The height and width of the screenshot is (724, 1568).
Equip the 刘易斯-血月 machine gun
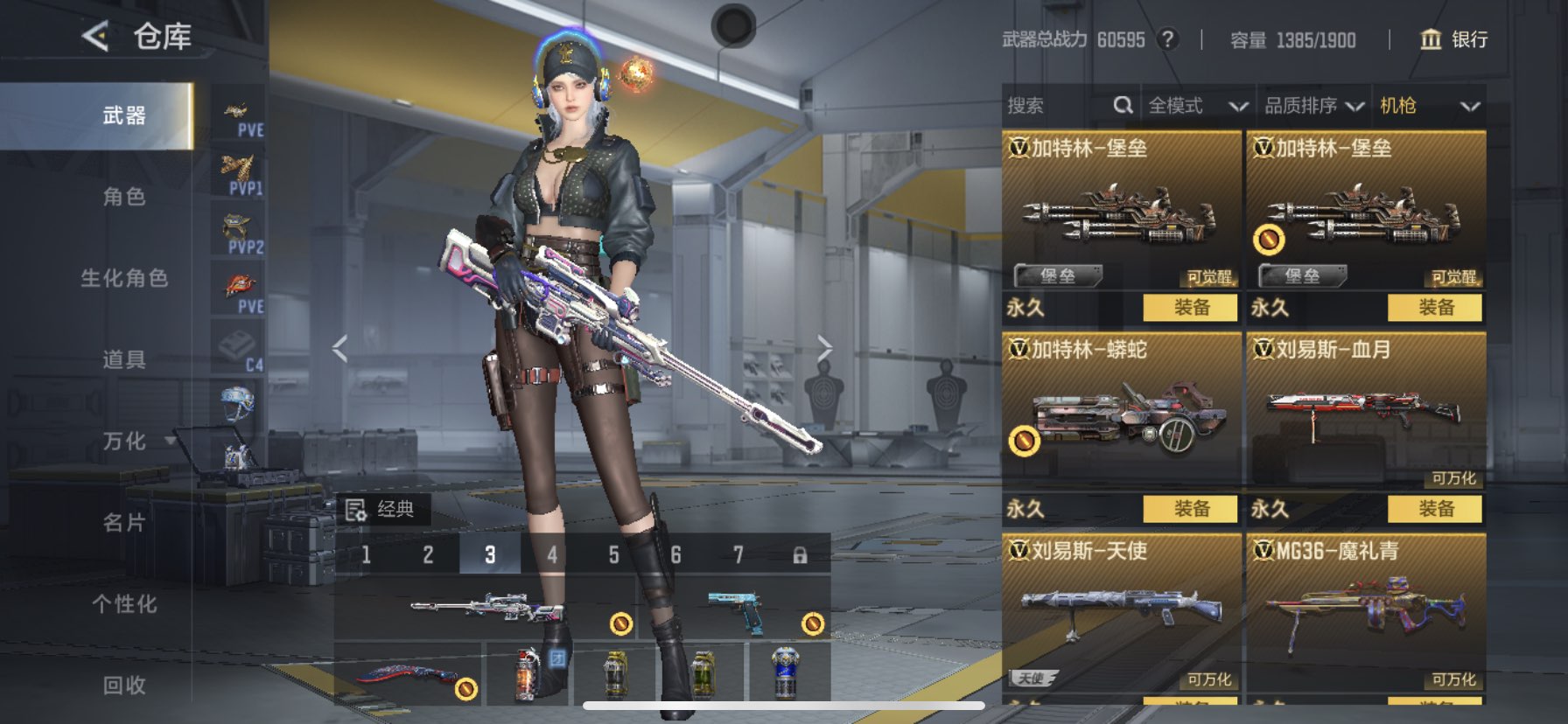(x=1435, y=509)
